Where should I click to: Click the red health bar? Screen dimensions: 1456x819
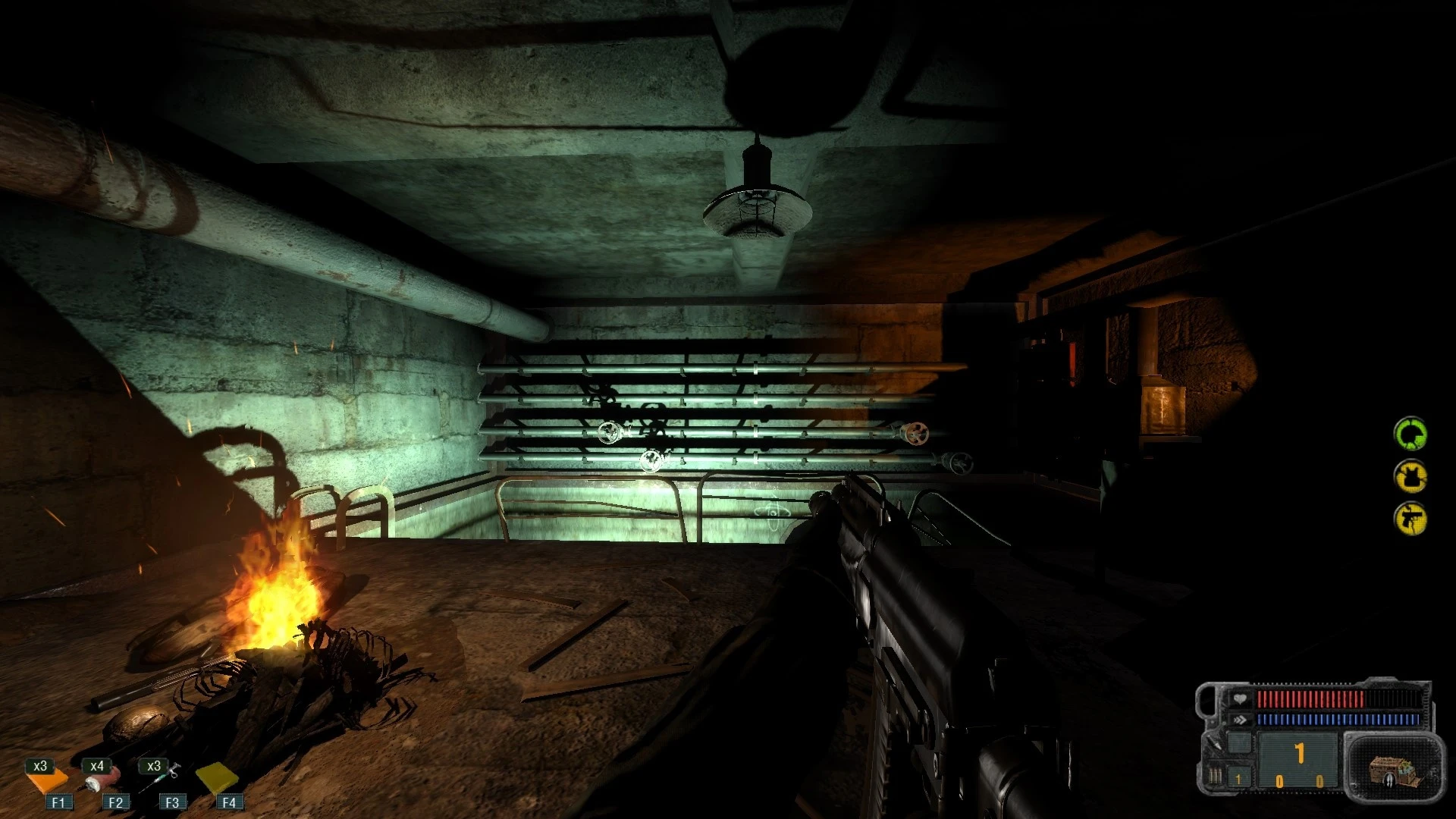point(1311,698)
